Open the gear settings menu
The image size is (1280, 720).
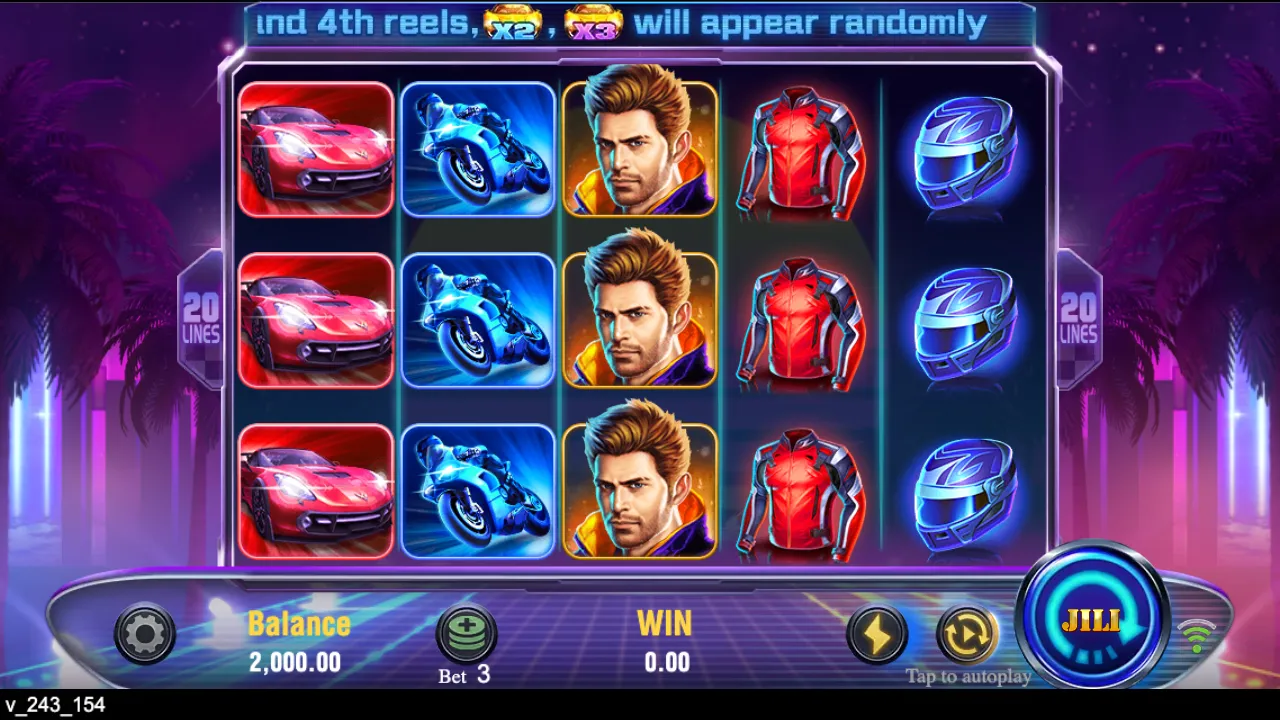click(x=145, y=633)
